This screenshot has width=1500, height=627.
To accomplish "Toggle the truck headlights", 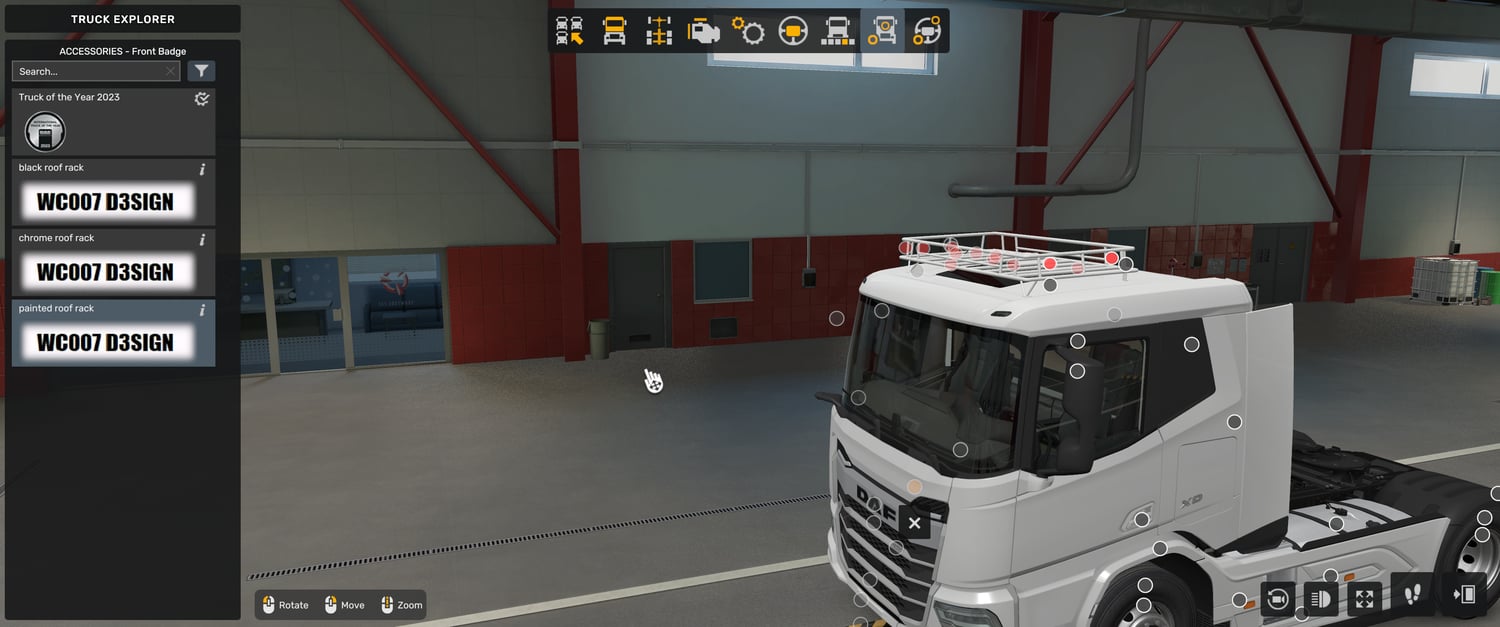I will click(1320, 598).
